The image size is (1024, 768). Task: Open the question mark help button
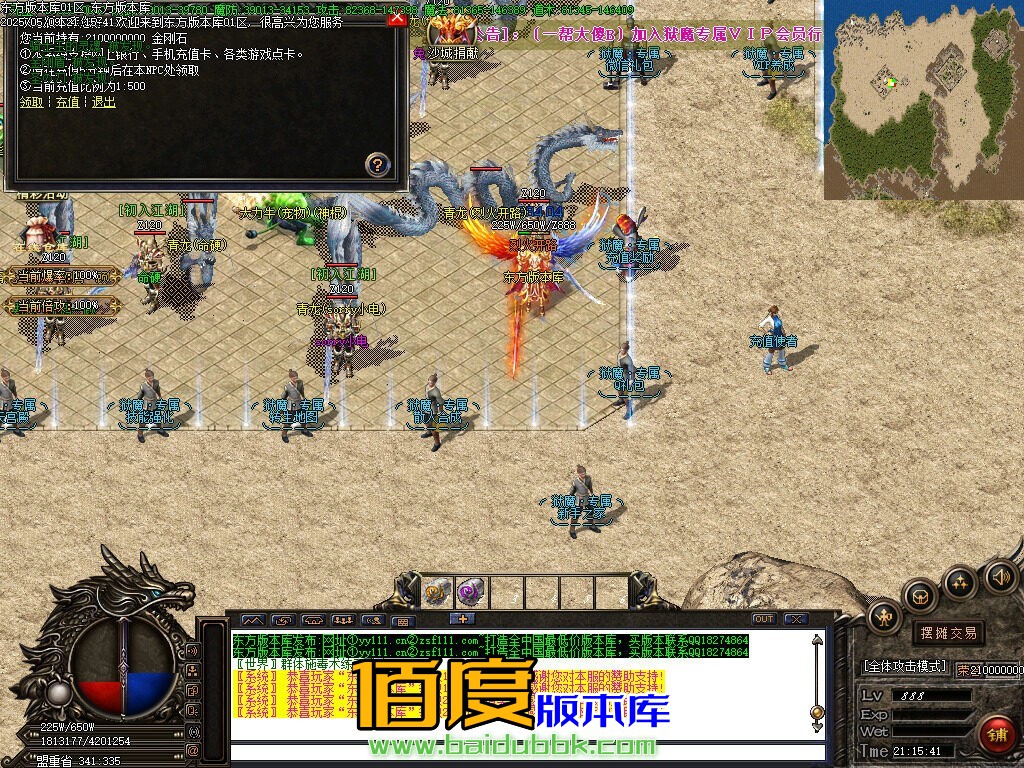[377, 163]
